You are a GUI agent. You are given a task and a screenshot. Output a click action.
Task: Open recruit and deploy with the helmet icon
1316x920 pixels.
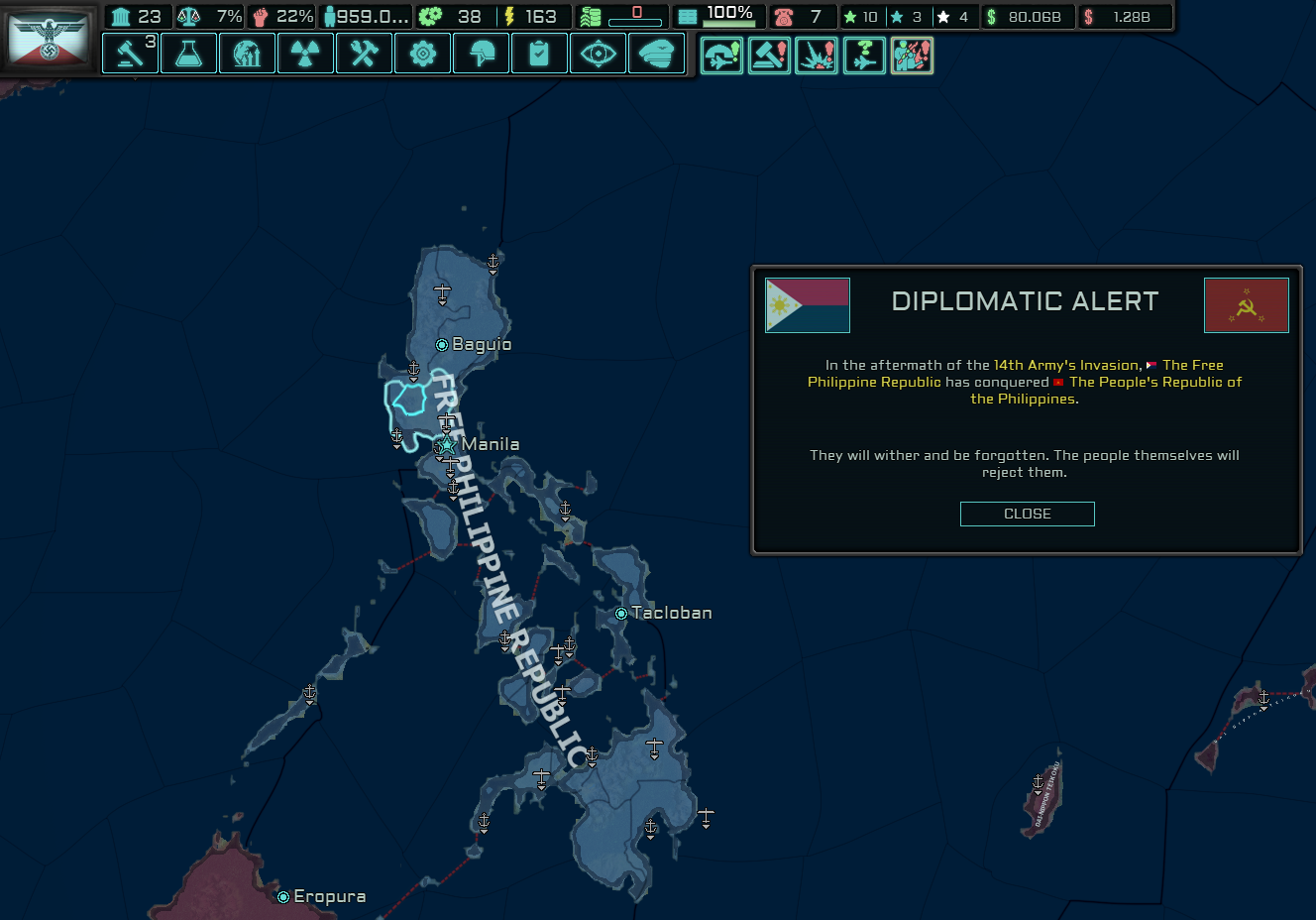point(481,54)
